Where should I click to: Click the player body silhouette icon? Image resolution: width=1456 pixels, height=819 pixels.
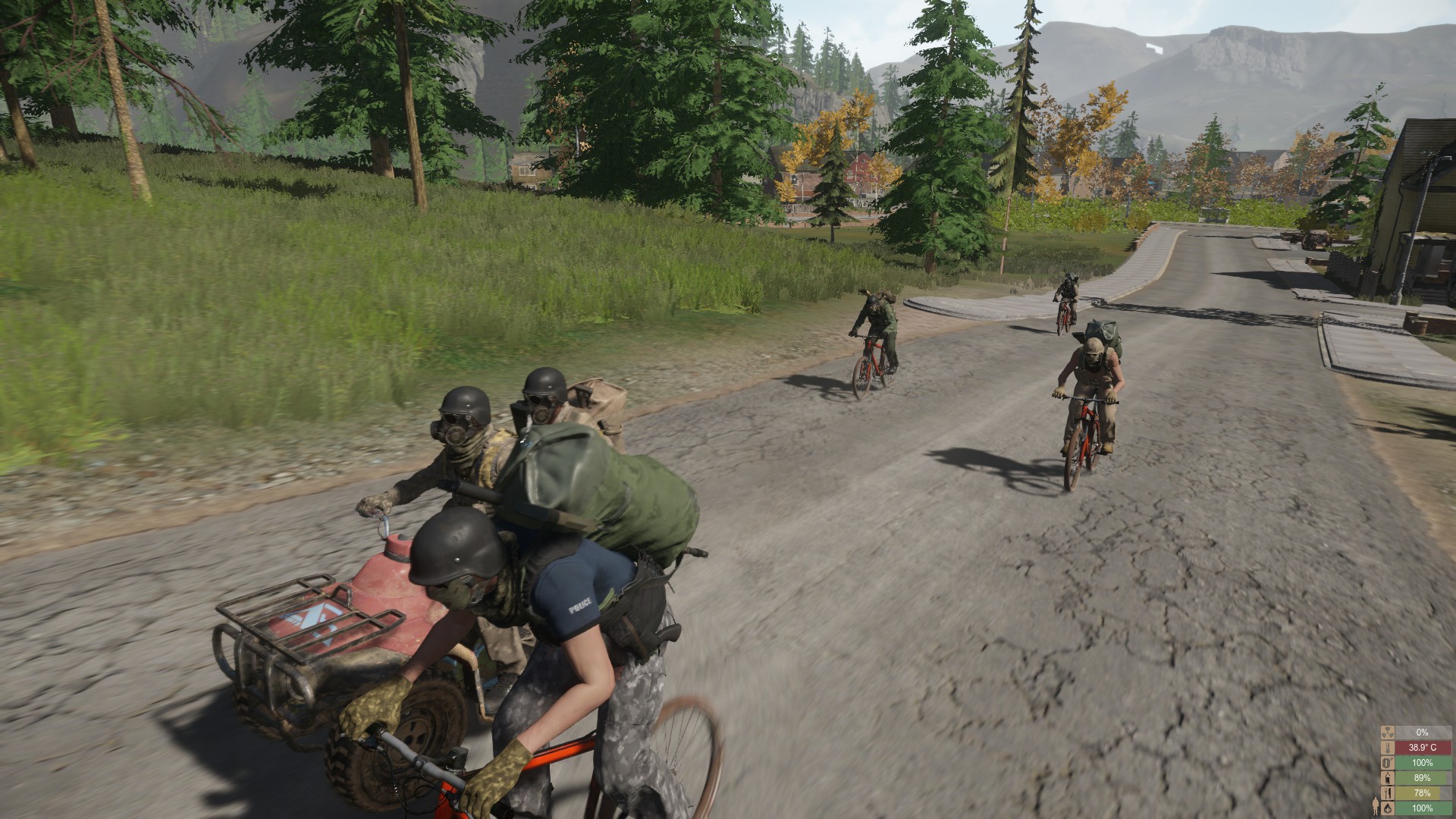tap(1376, 805)
